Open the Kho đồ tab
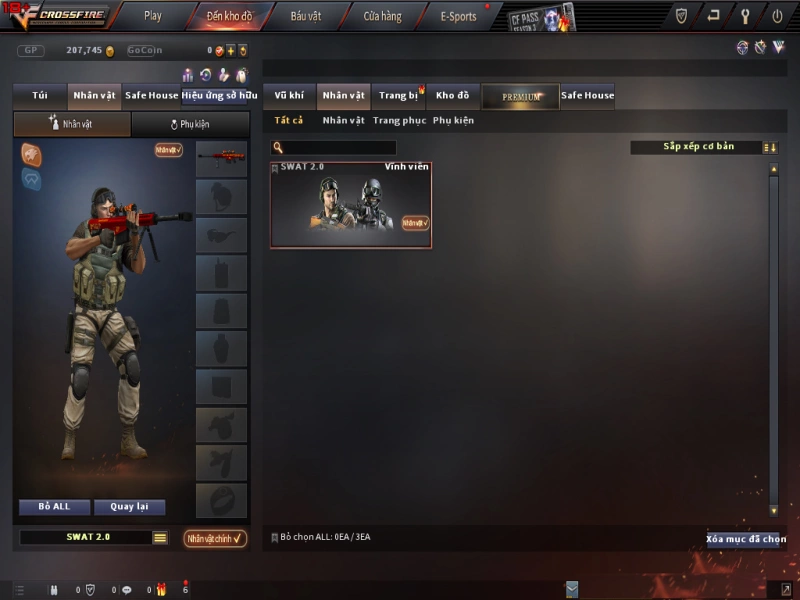 tap(452, 96)
